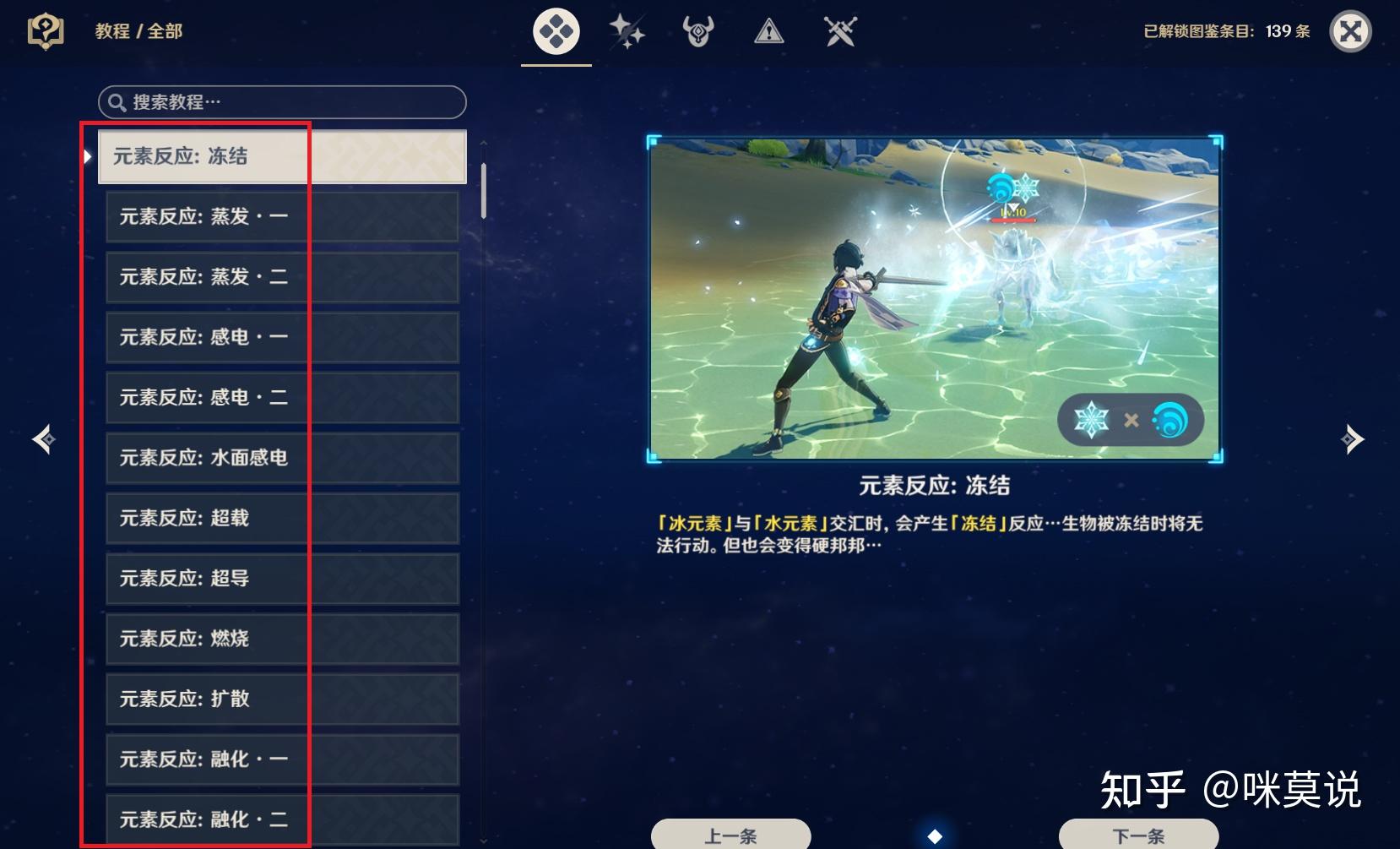
Task: Open the sparkle abilities tutorial category
Action: pos(627,31)
